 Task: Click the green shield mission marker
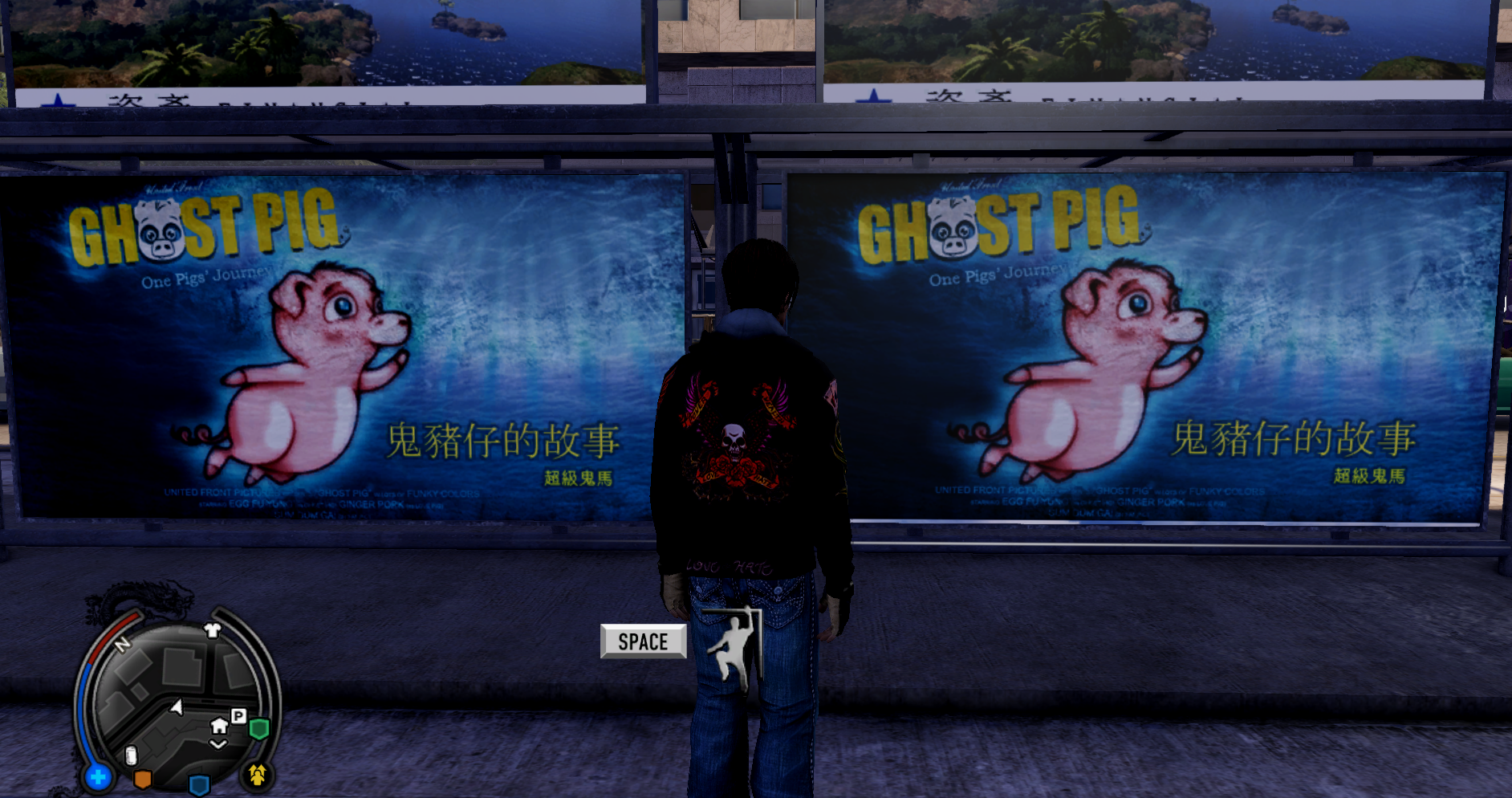(258, 729)
